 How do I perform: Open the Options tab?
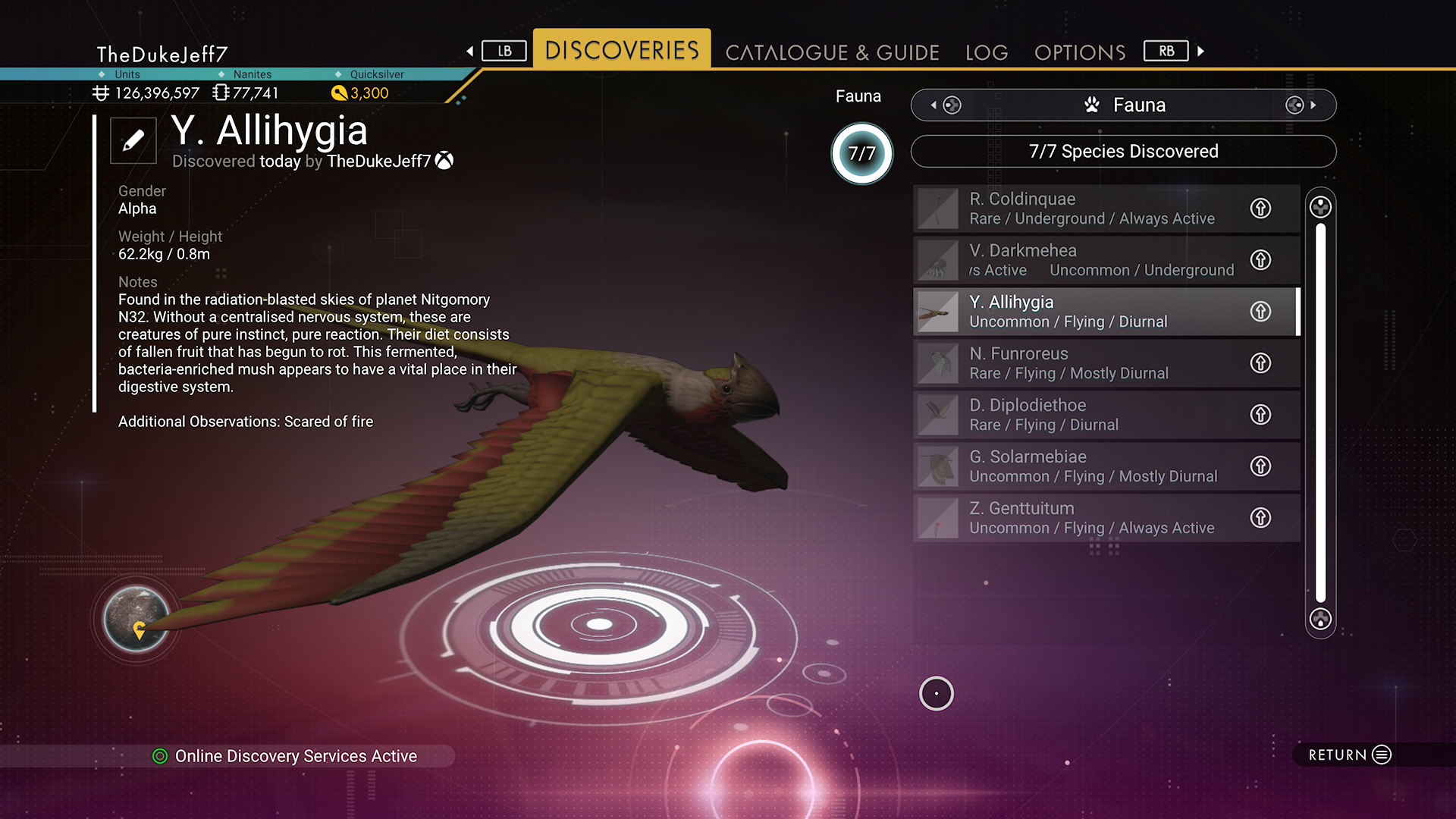(x=1080, y=52)
